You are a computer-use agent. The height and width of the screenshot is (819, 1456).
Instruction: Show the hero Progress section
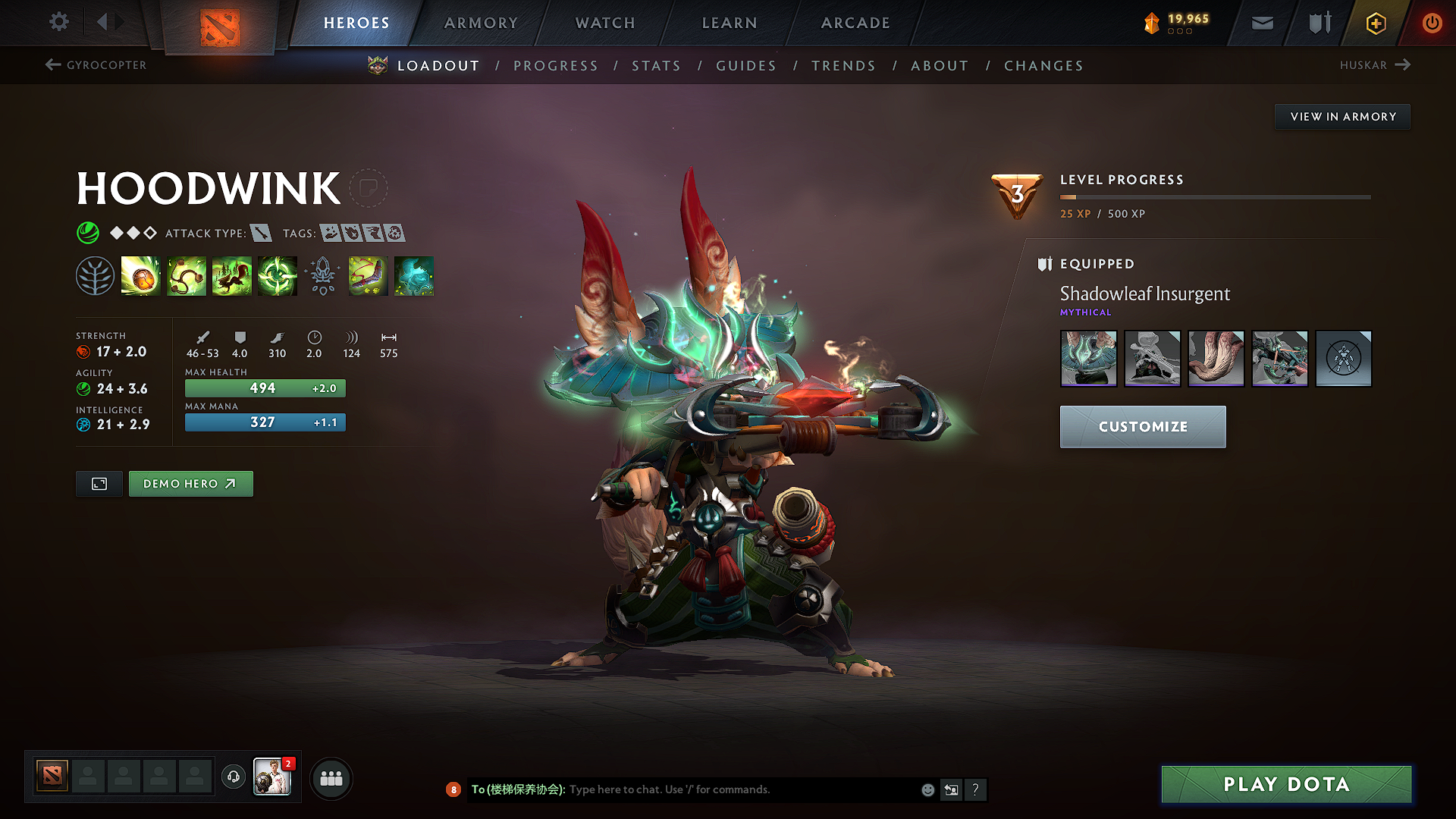(x=556, y=66)
